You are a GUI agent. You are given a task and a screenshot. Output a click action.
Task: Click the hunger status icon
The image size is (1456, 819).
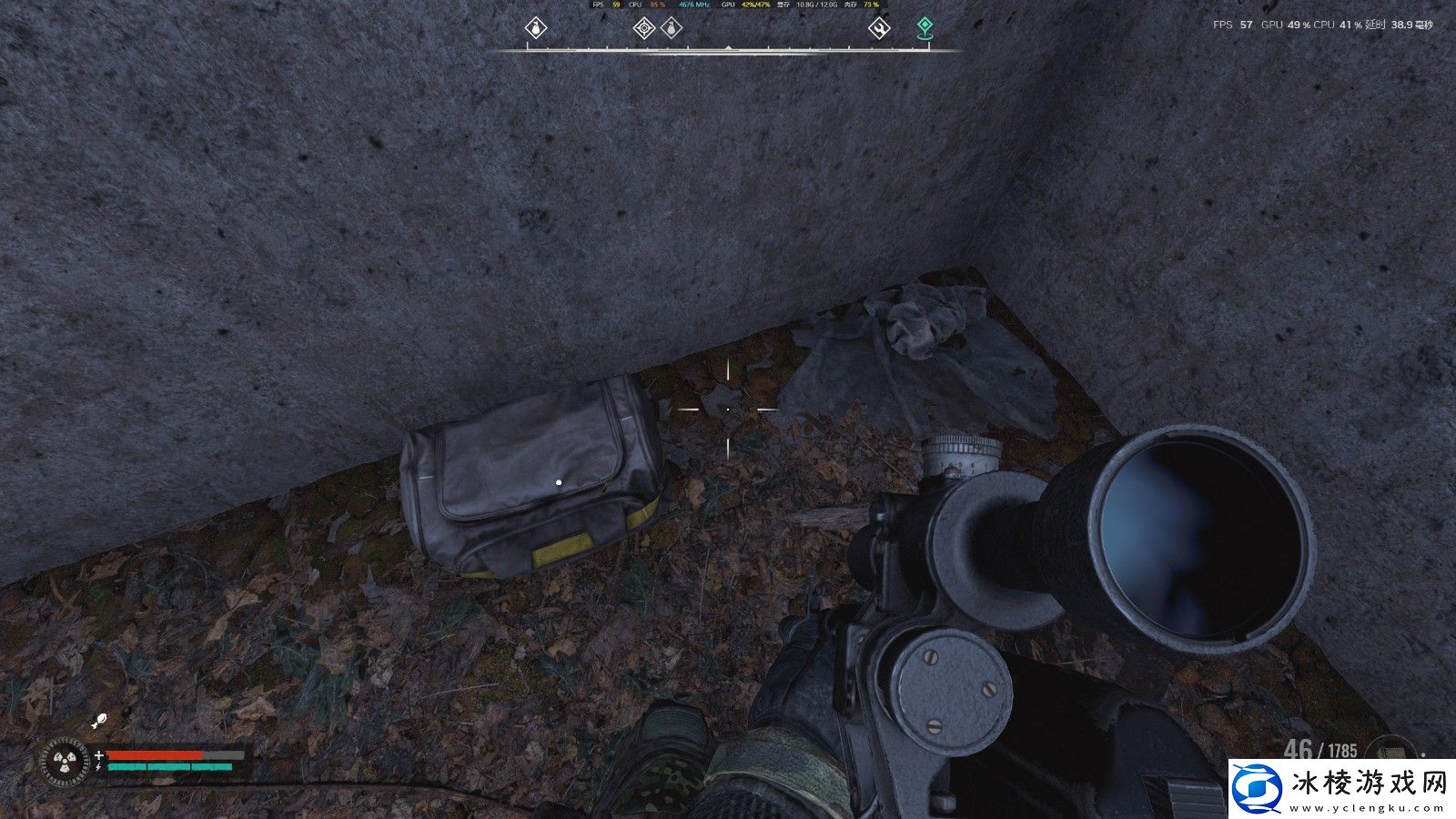[x=100, y=723]
